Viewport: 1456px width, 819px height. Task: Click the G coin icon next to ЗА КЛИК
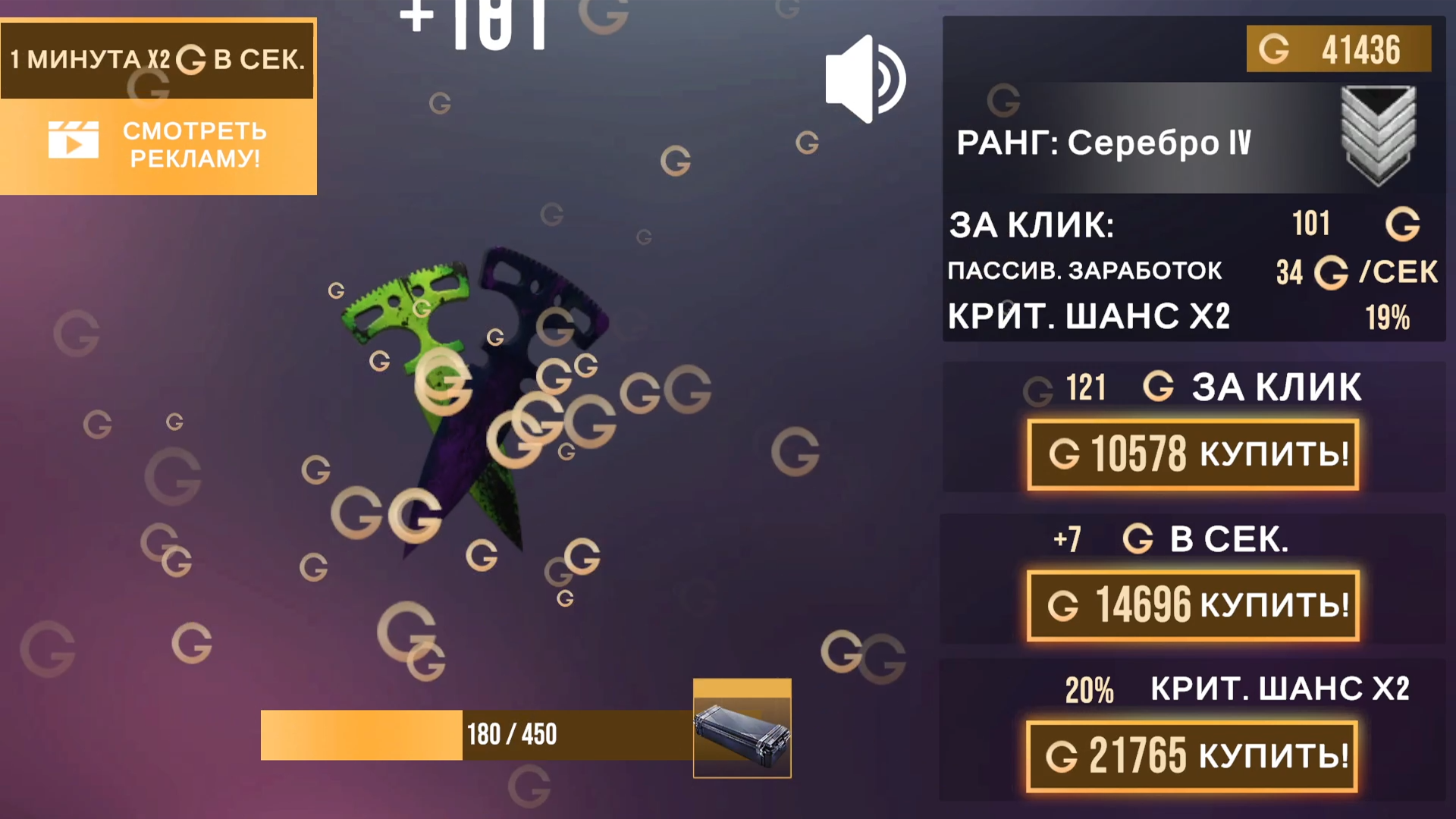[1404, 224]
